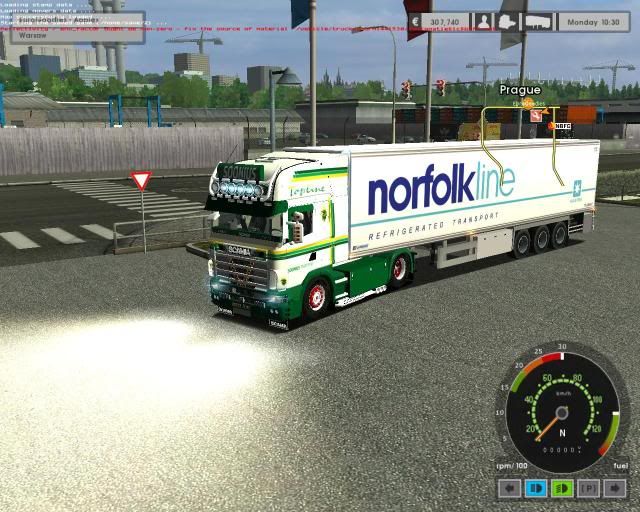Select the trailer cargo icon
The image size is (640, 512).
[x=538, y=21]
